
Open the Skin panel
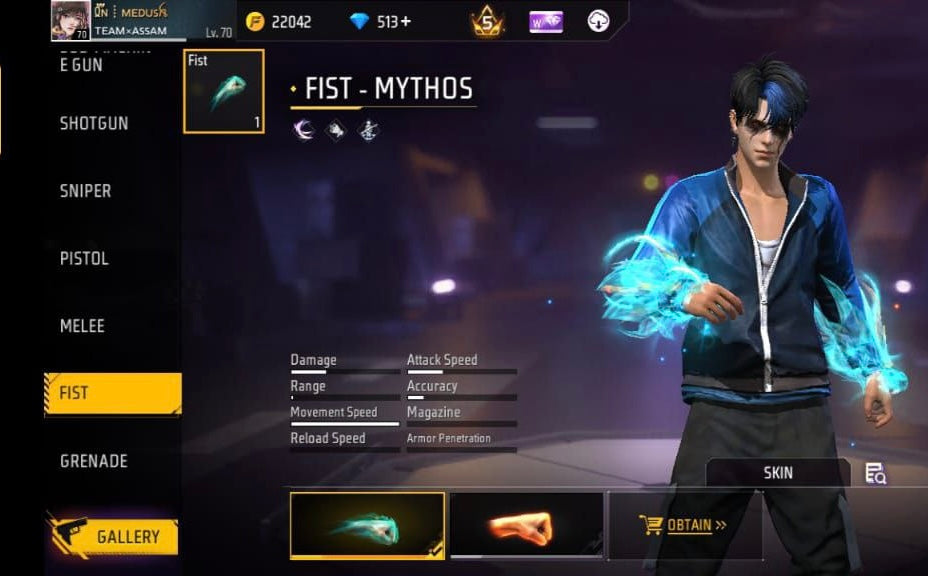pos(777,472)
